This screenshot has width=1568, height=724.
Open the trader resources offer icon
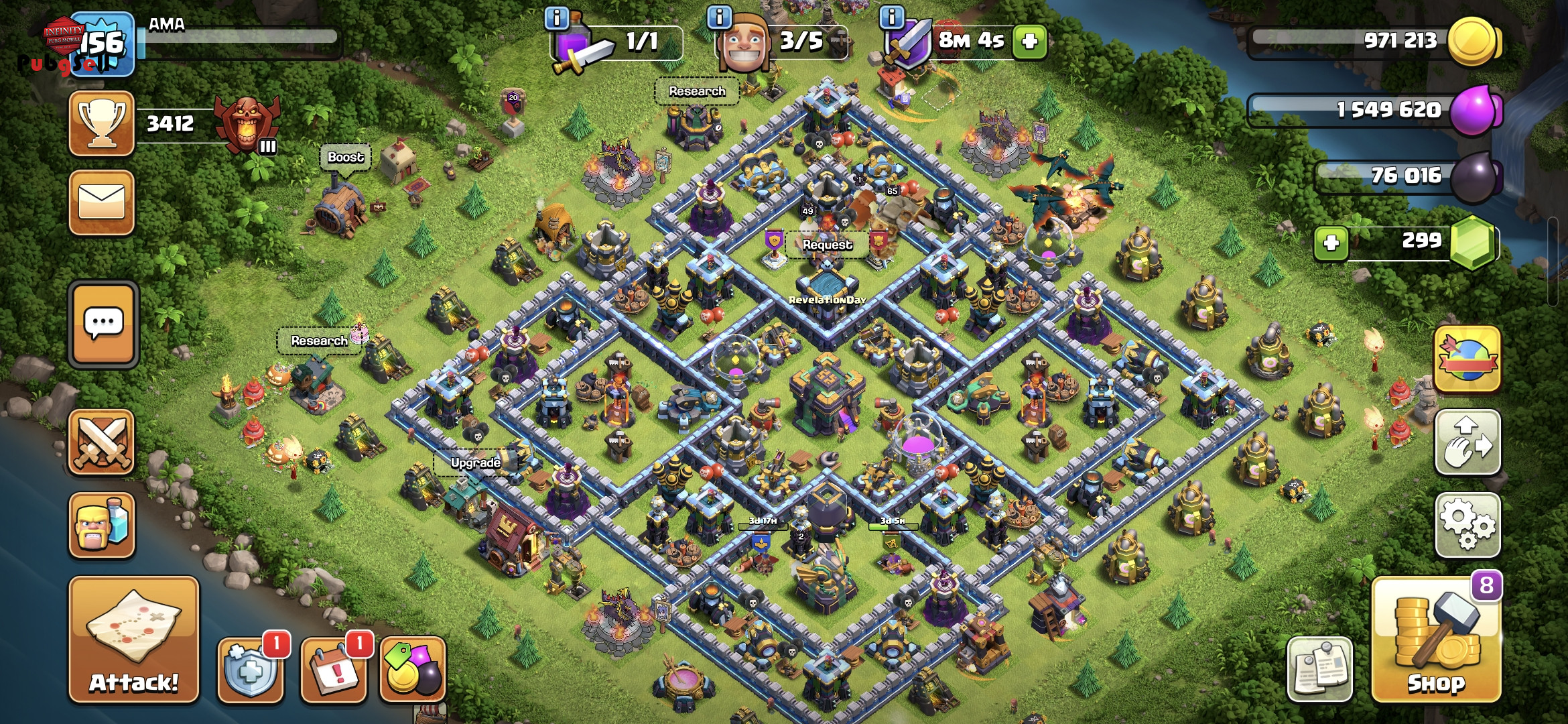[x=413, y=670]
